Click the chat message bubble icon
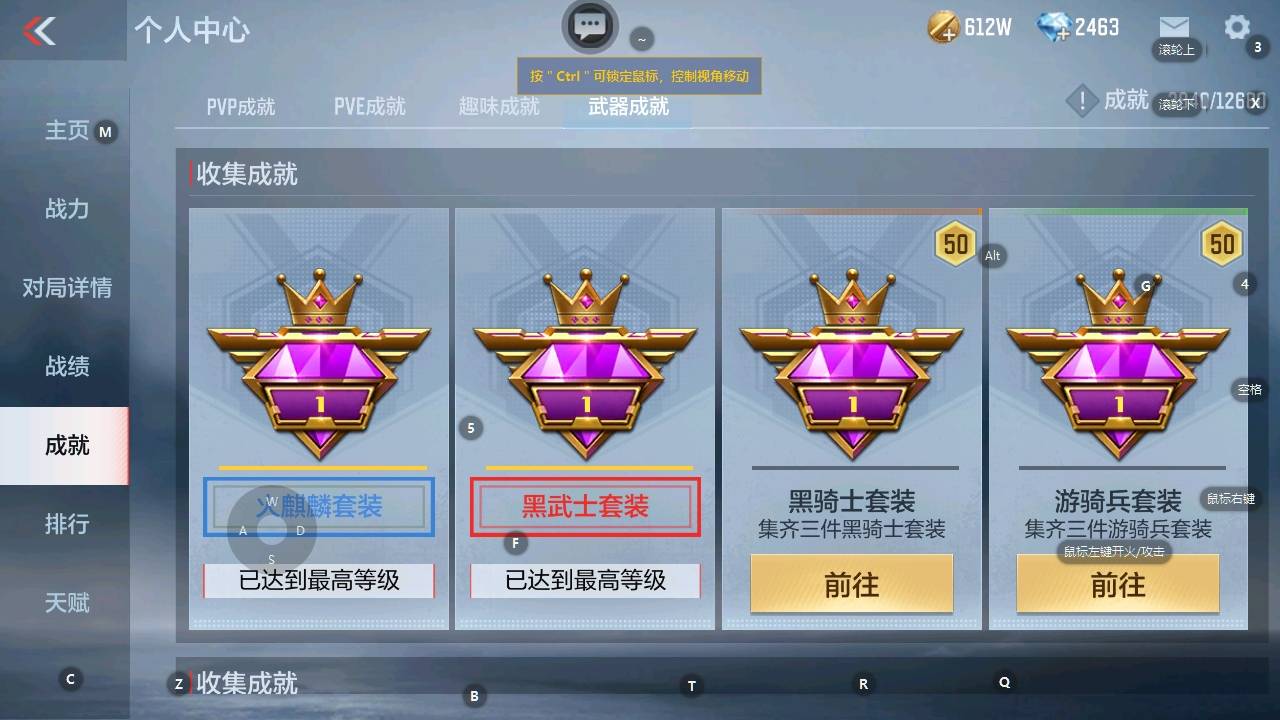This screenshot has height=720, width=1280. 590,27
